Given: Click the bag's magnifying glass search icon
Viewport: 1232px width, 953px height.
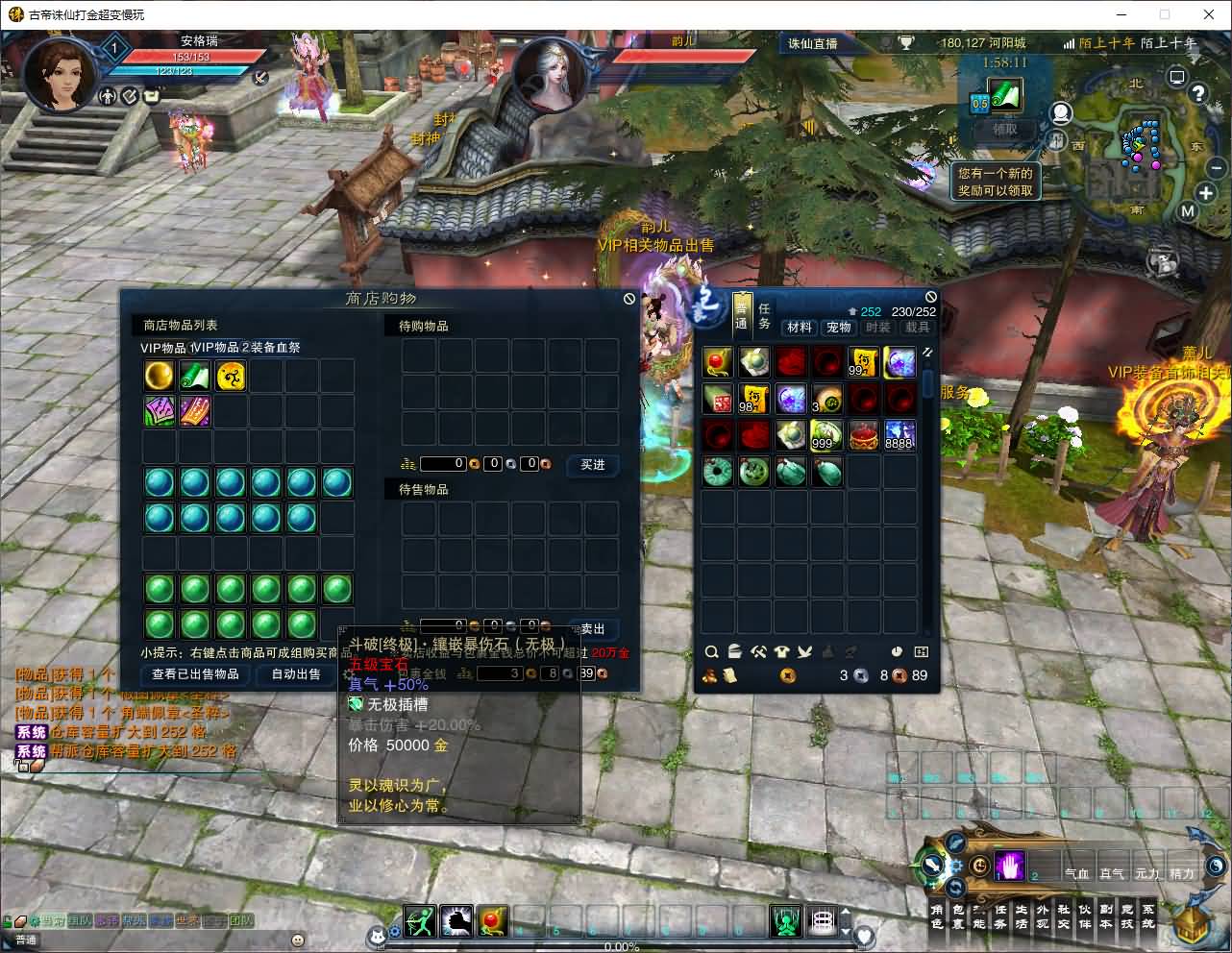Looking at the screenshot, I should 711,652.
